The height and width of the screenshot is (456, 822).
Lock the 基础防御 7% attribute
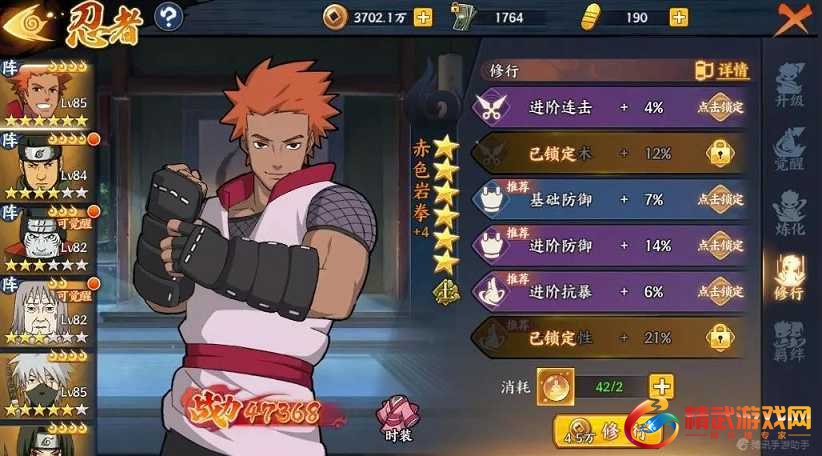pos(720,199)
